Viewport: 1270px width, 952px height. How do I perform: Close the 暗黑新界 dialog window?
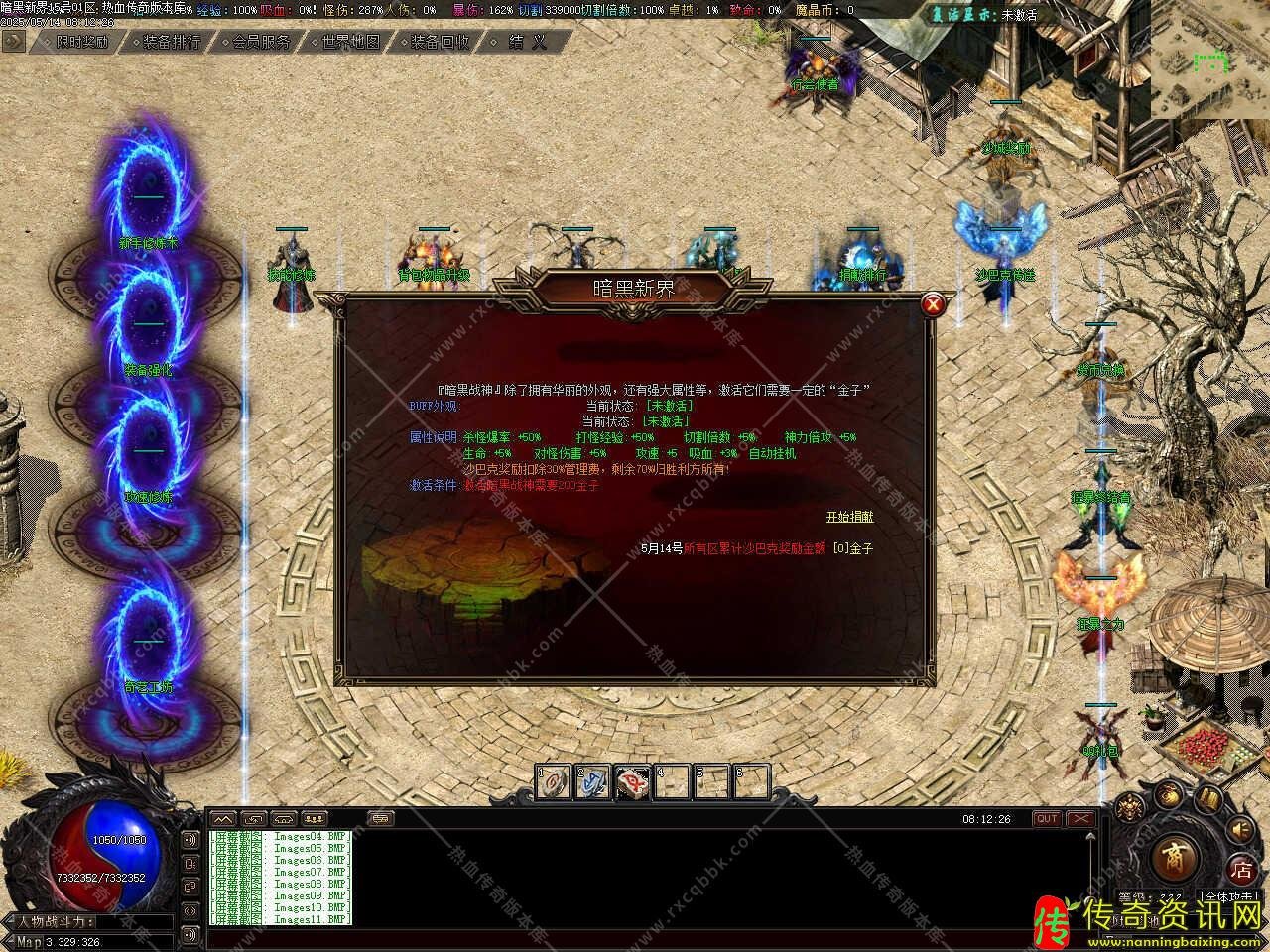[932, 305]
